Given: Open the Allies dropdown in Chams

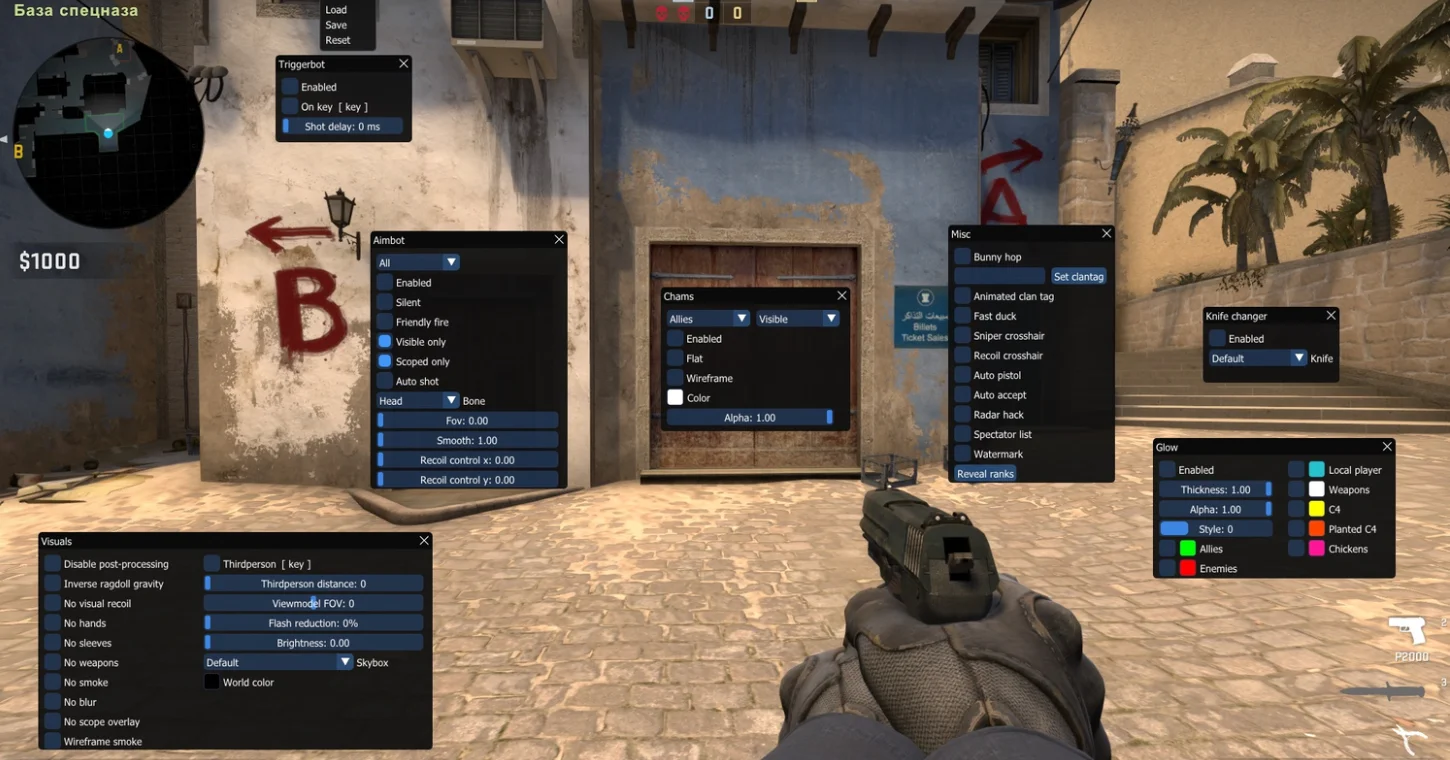Looking at the screenshot, I should pyautogui.click(x=708, y=319).
